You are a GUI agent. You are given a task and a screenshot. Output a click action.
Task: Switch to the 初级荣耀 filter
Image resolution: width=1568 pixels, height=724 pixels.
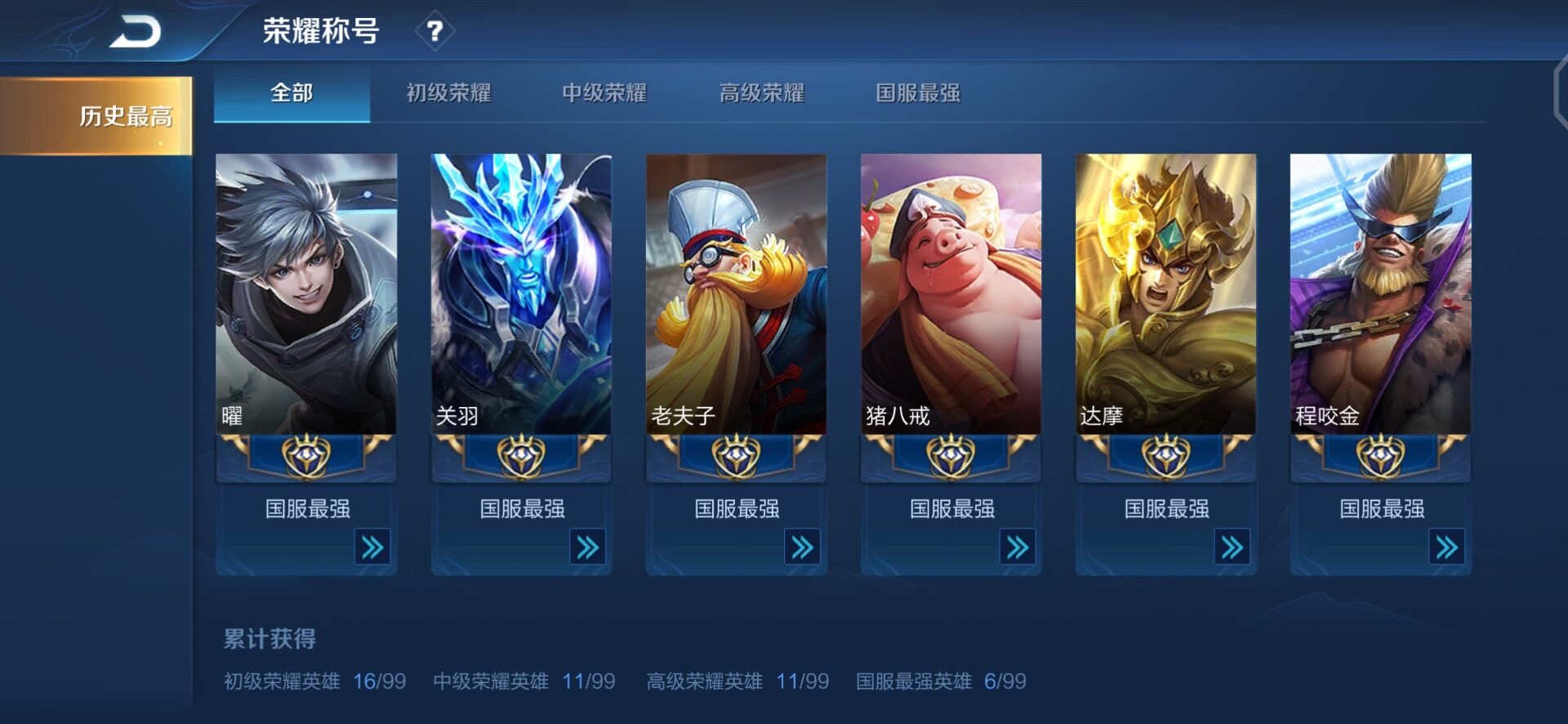pos(446,94)
